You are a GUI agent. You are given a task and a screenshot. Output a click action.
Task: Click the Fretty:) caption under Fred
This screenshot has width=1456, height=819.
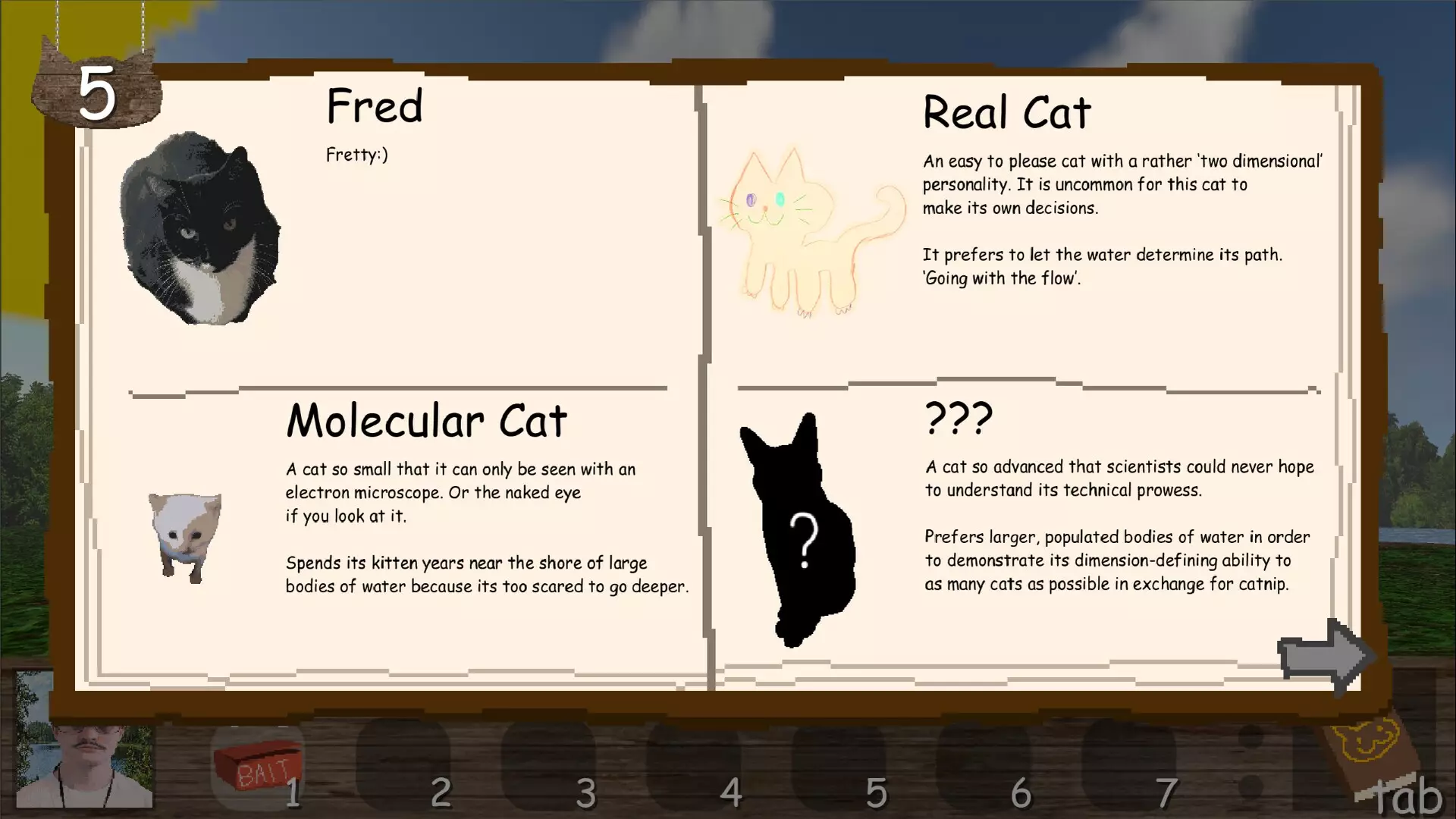pyautogui.click(x=356, y=155)
